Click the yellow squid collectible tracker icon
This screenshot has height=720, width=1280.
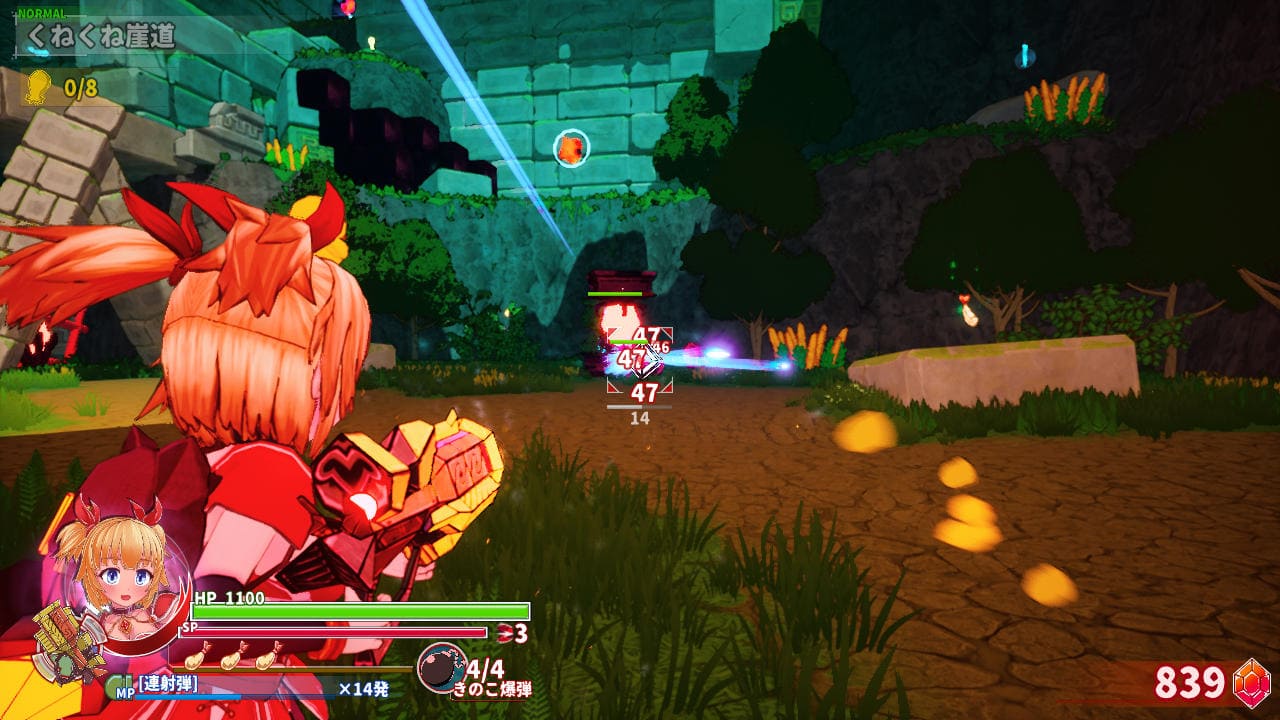[x=38, y=86]
